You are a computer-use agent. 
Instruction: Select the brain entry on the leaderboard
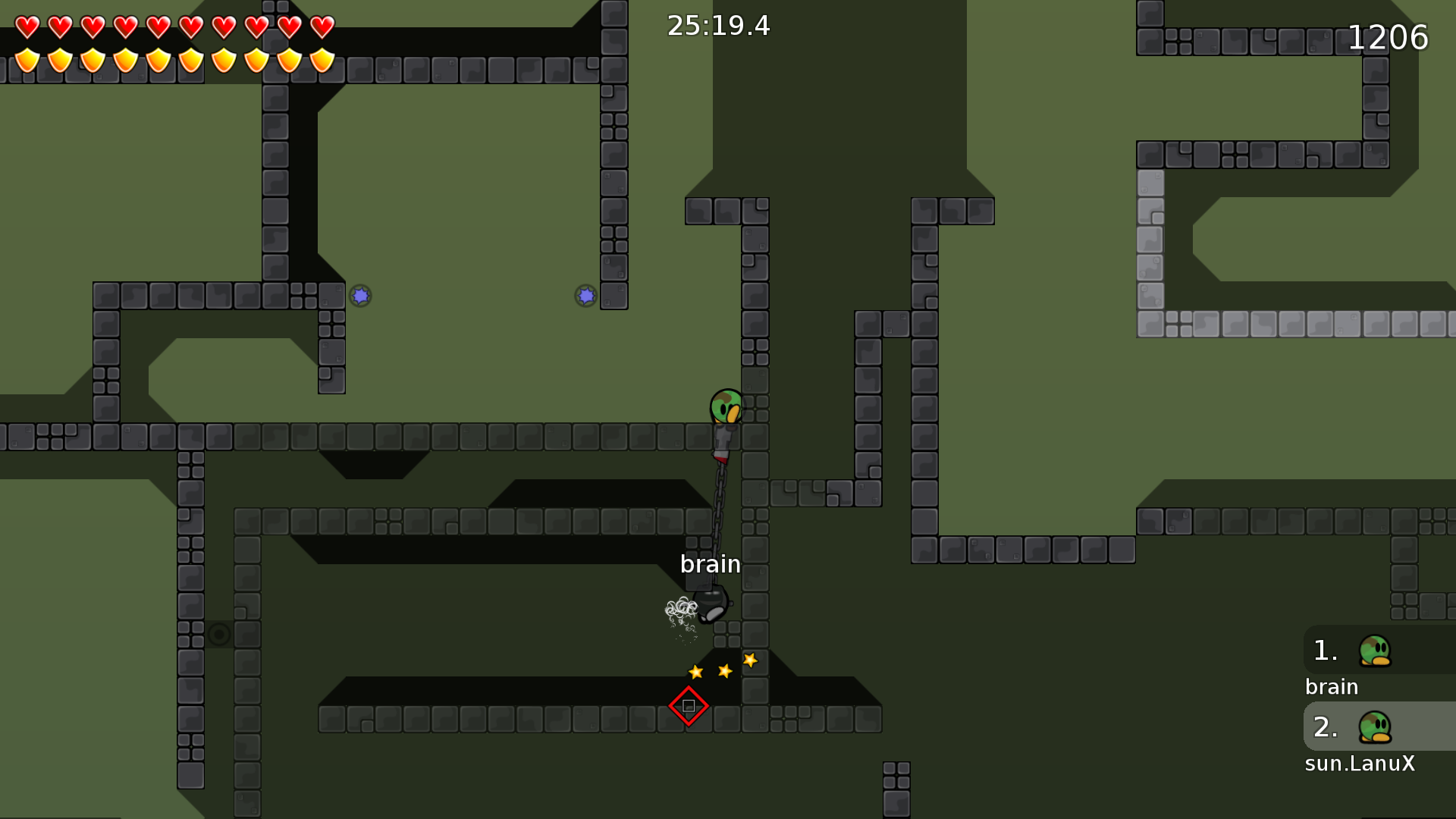pos(1331,686)
